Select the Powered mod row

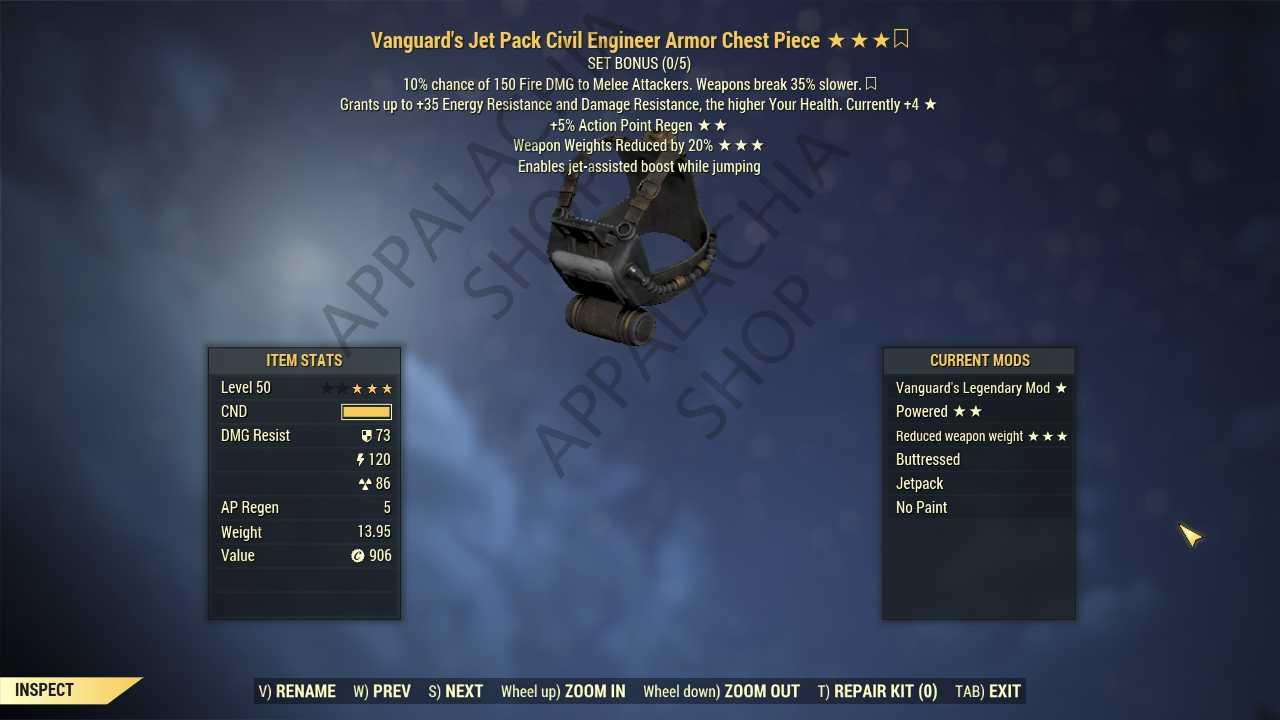979,412
